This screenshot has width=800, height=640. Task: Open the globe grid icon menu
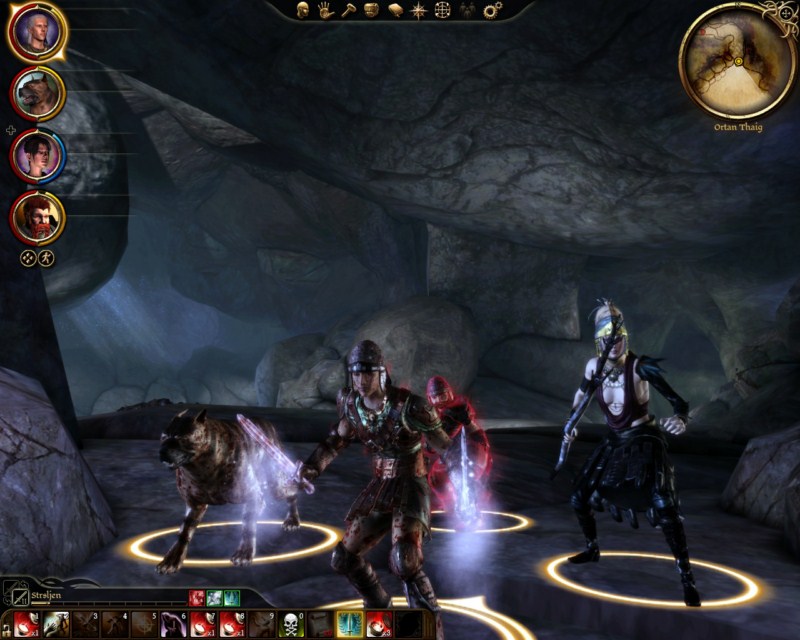coord(443,10)
